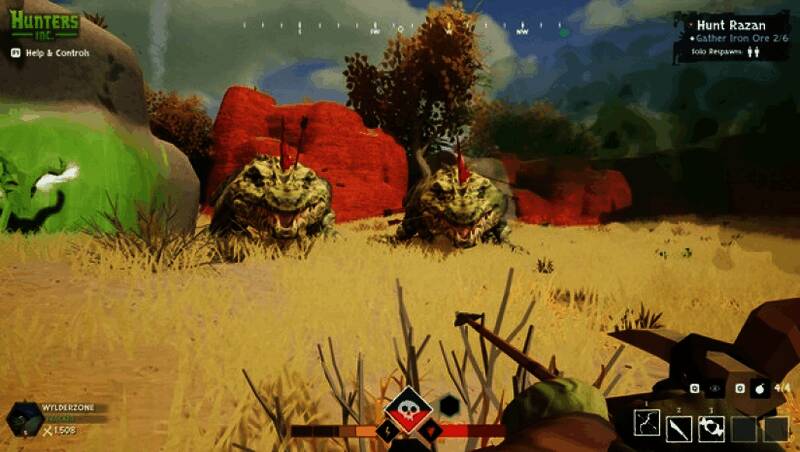Choose the wrapped candy item in slot 3

click(x=711, y=428)
